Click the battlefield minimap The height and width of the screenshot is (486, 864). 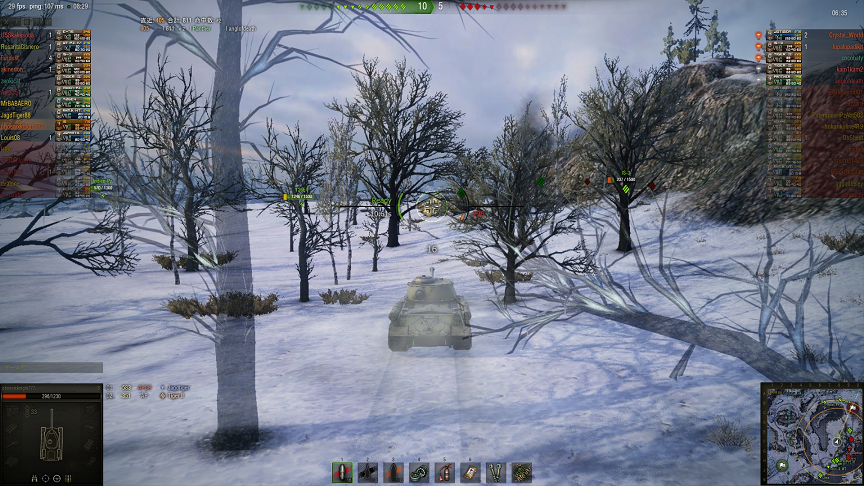[x=811, y=433]
